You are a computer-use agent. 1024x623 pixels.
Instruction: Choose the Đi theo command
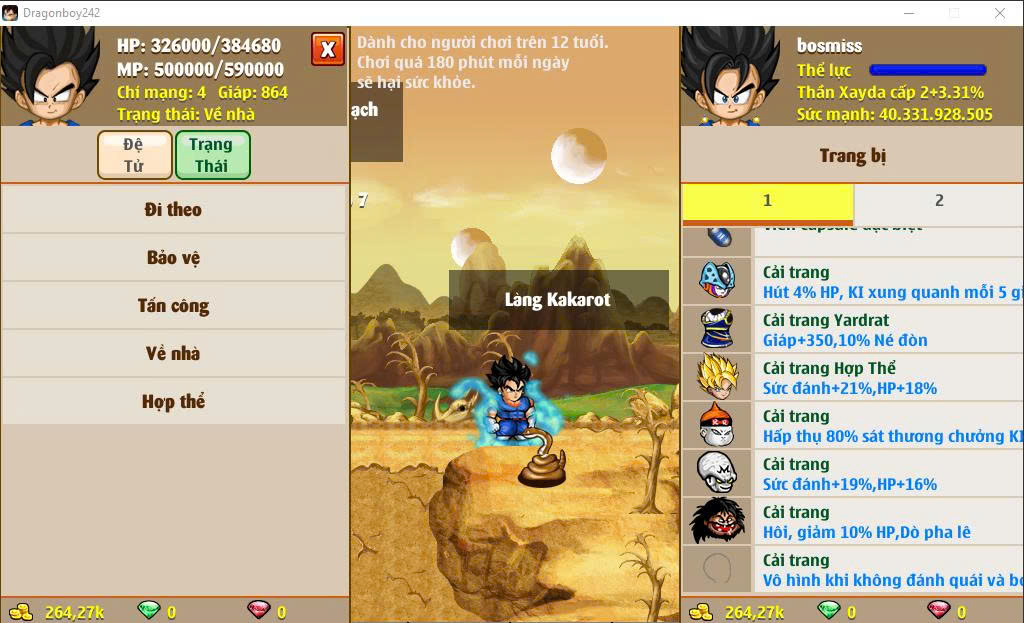point(173,210)
